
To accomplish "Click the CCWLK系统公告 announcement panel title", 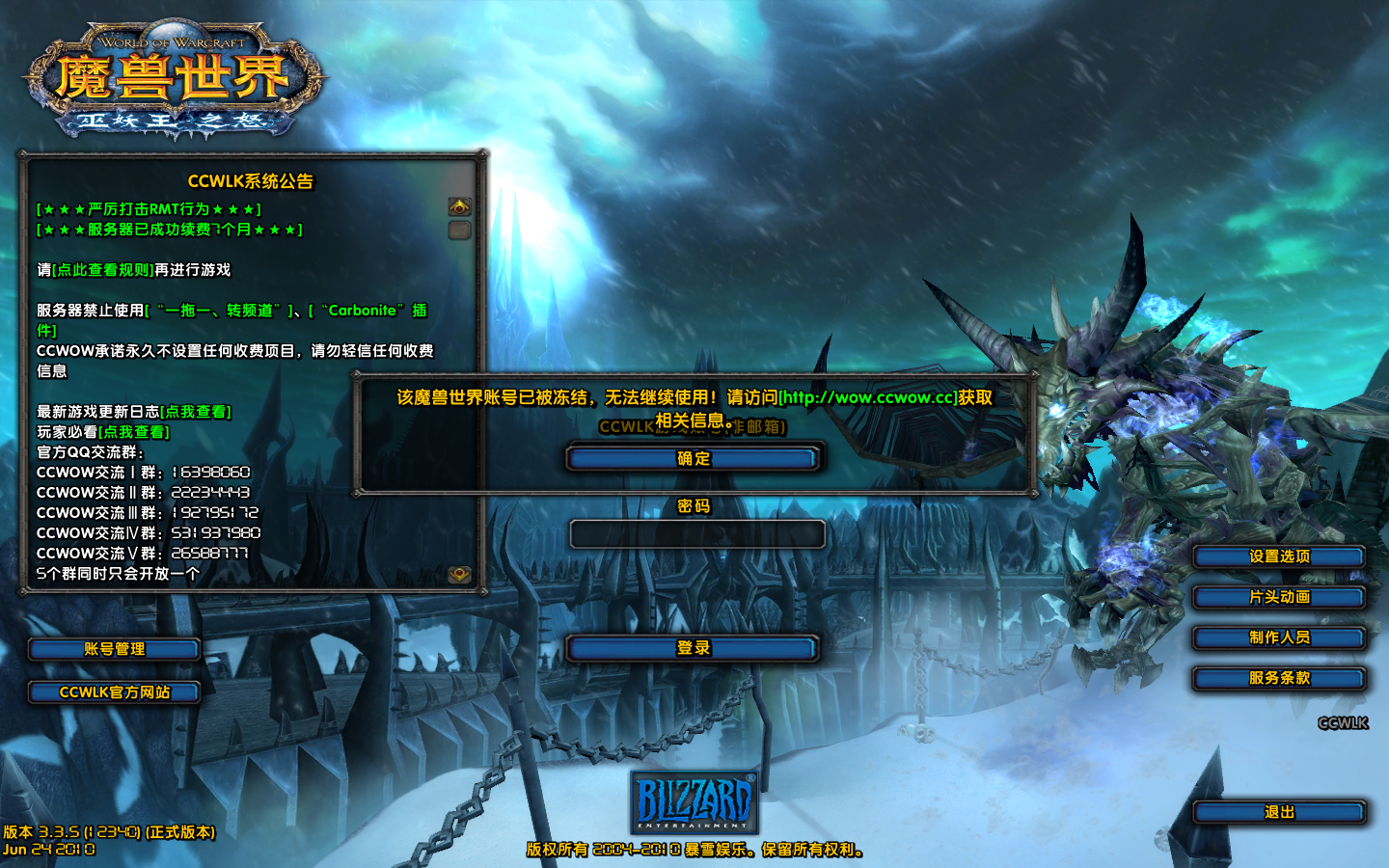I will coord(255,179).
